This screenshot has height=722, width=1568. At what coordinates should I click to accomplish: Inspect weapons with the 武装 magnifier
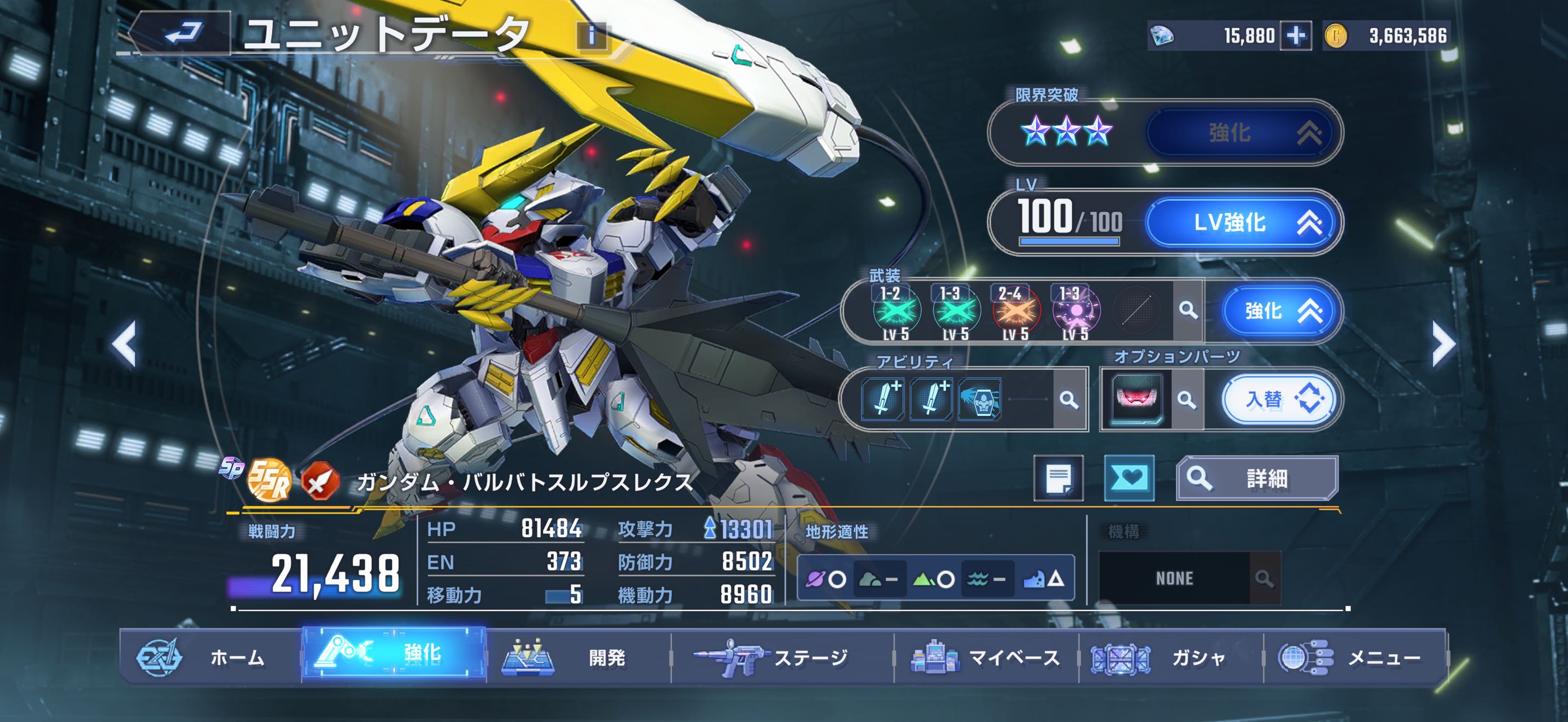click(1187, 311)
